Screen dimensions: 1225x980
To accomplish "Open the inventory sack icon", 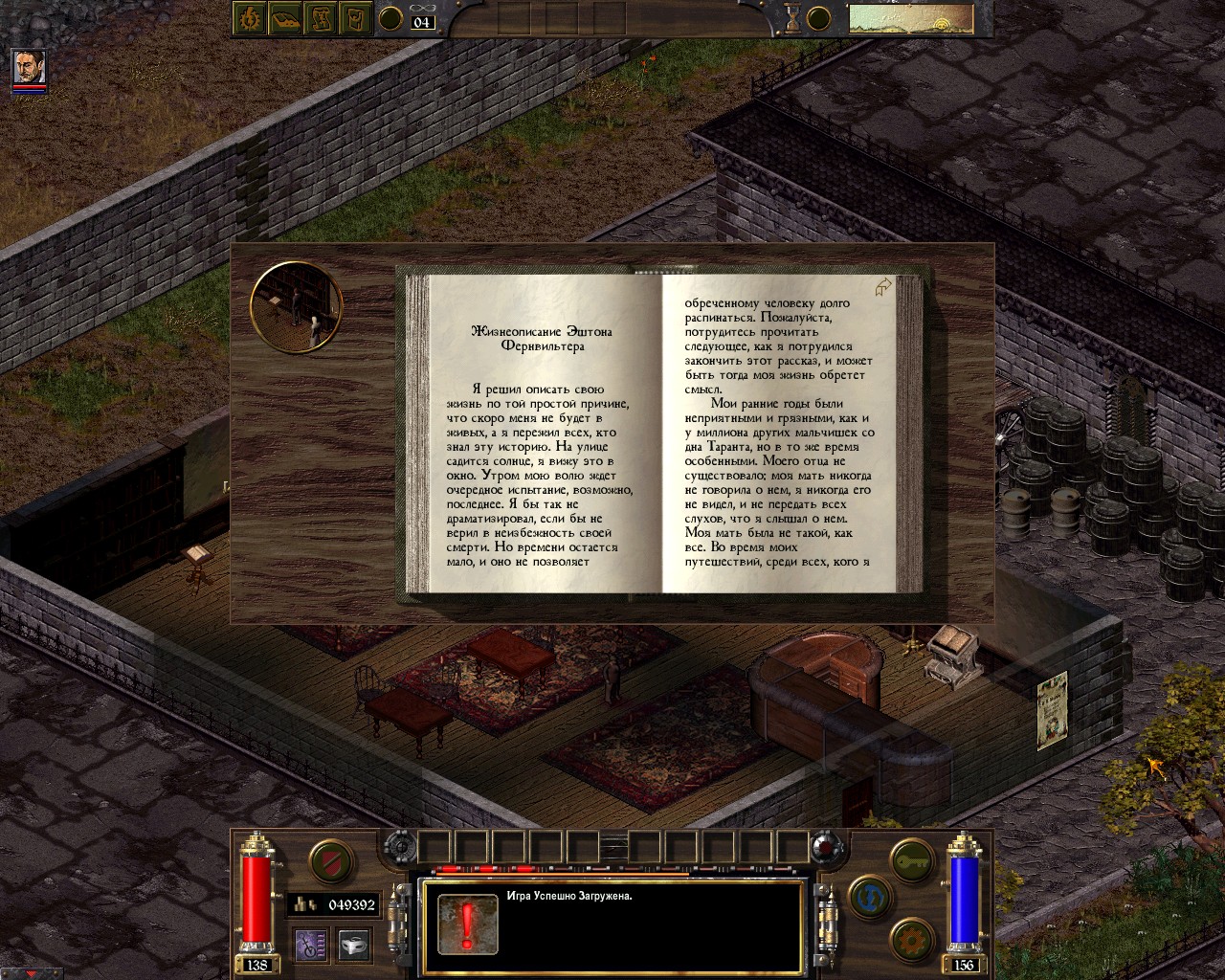I will (357, 18).
